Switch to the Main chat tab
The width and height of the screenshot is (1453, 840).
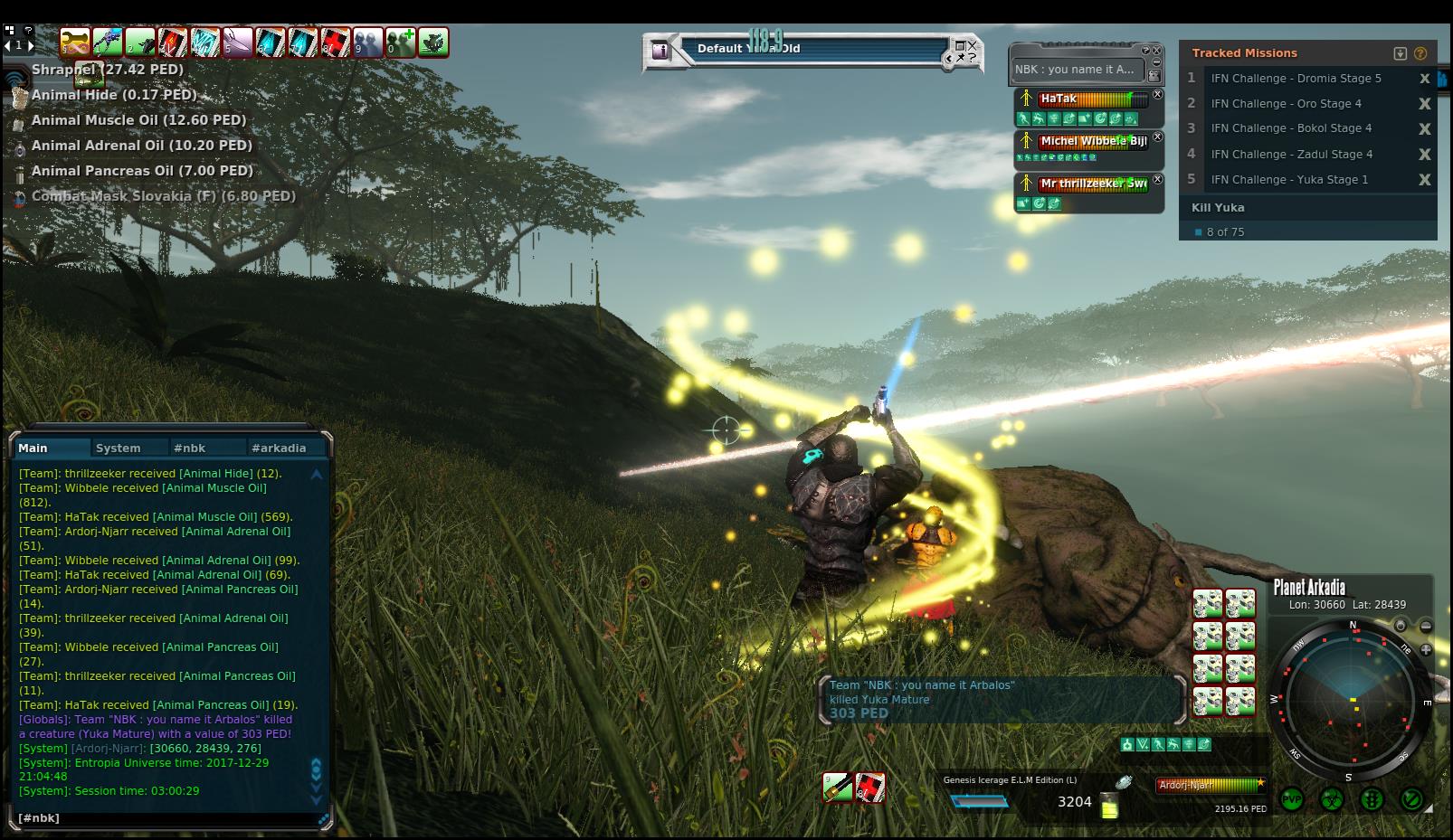[x=33, y=448]
